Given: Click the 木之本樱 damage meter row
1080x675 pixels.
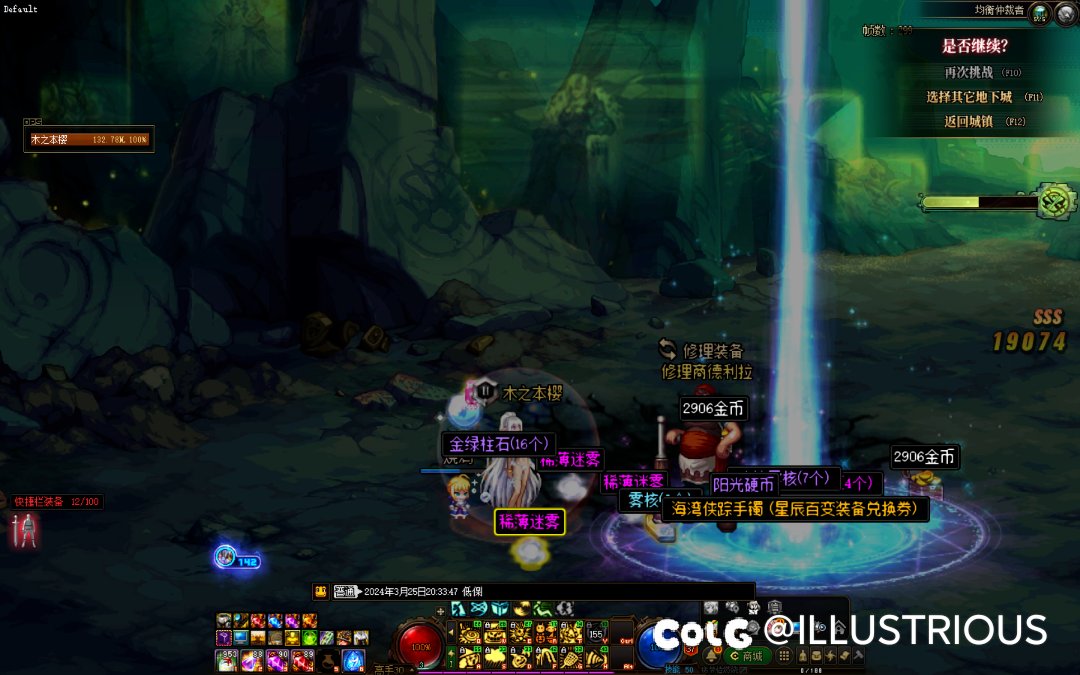Looking at the screenshot, I should [x=89, y=139].
